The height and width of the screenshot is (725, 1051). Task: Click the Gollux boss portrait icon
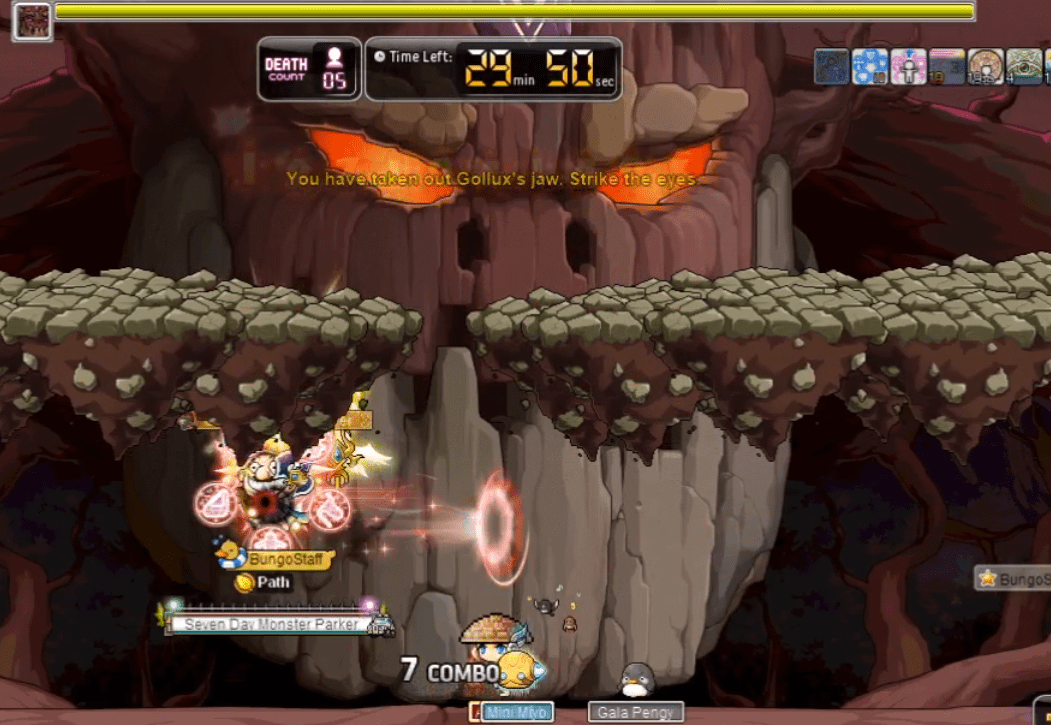31,21
